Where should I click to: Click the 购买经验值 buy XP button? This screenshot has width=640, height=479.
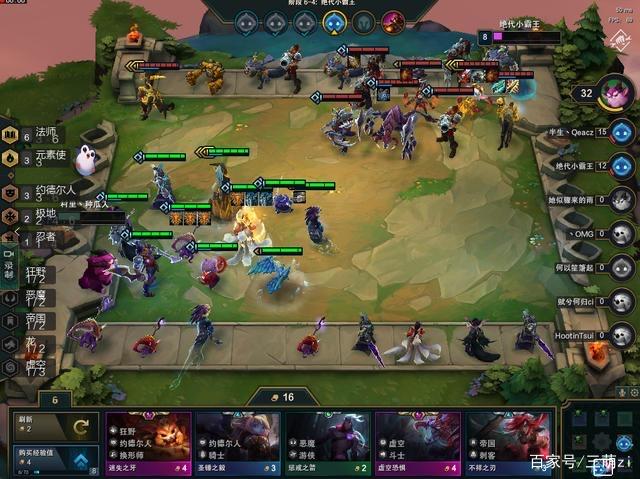coord(52,458)
